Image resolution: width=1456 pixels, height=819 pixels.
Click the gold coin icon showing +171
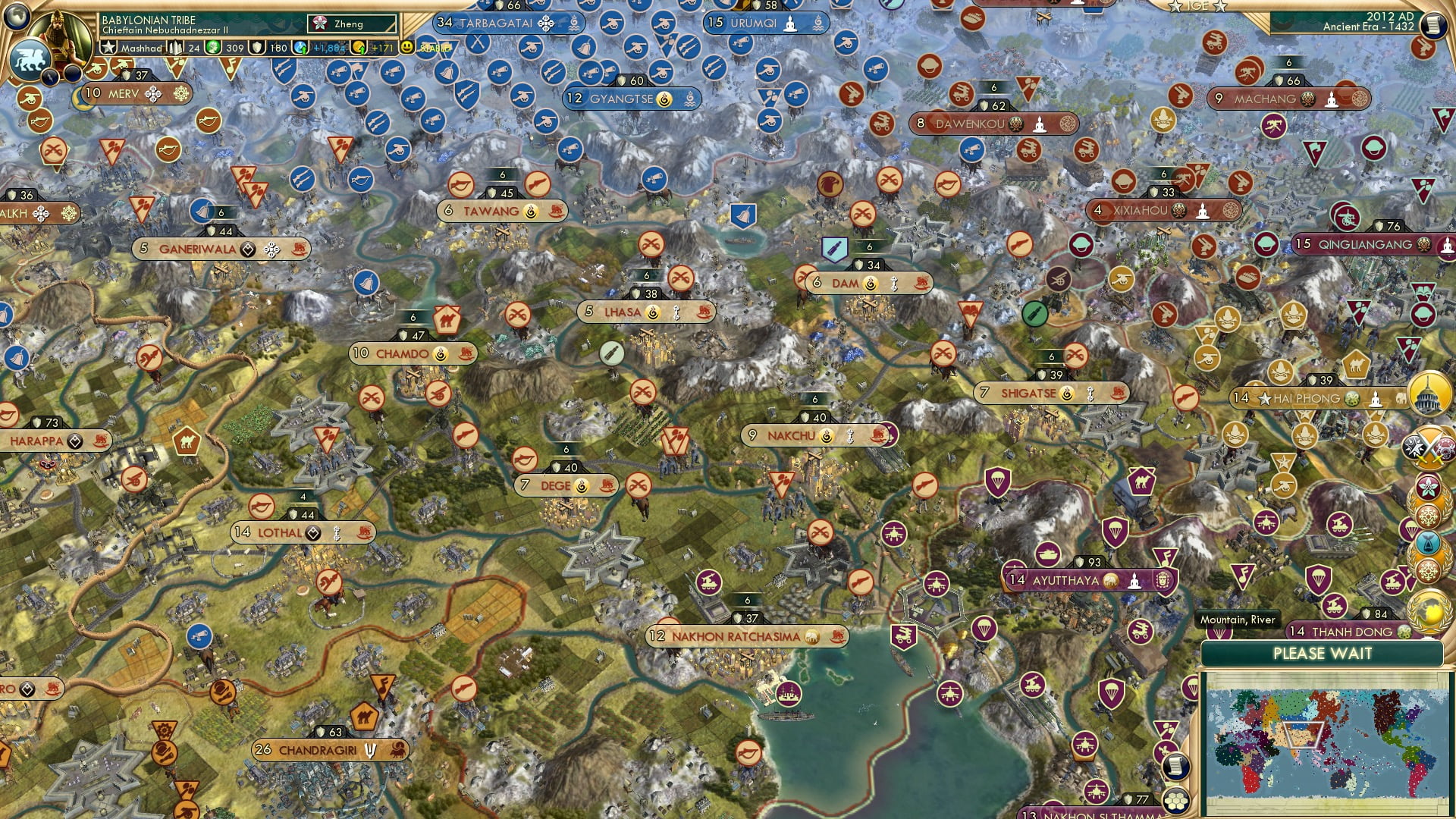pos(359,48)
